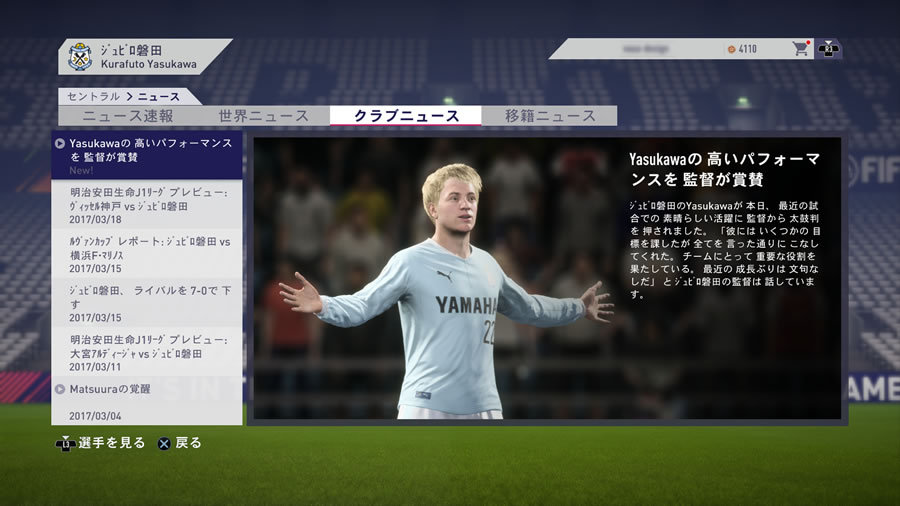Choose the 7-0 rival win news story

click(x=147, y=302)
